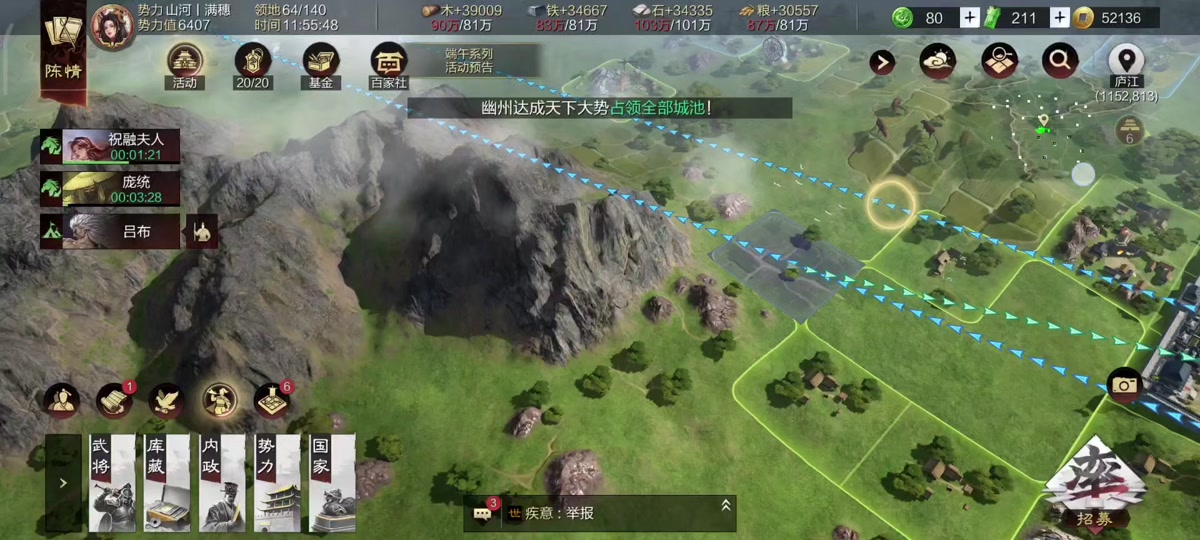Open the 活动 events icon
1200x540 pixels.
pyautogui.click(x=185, y=62)
